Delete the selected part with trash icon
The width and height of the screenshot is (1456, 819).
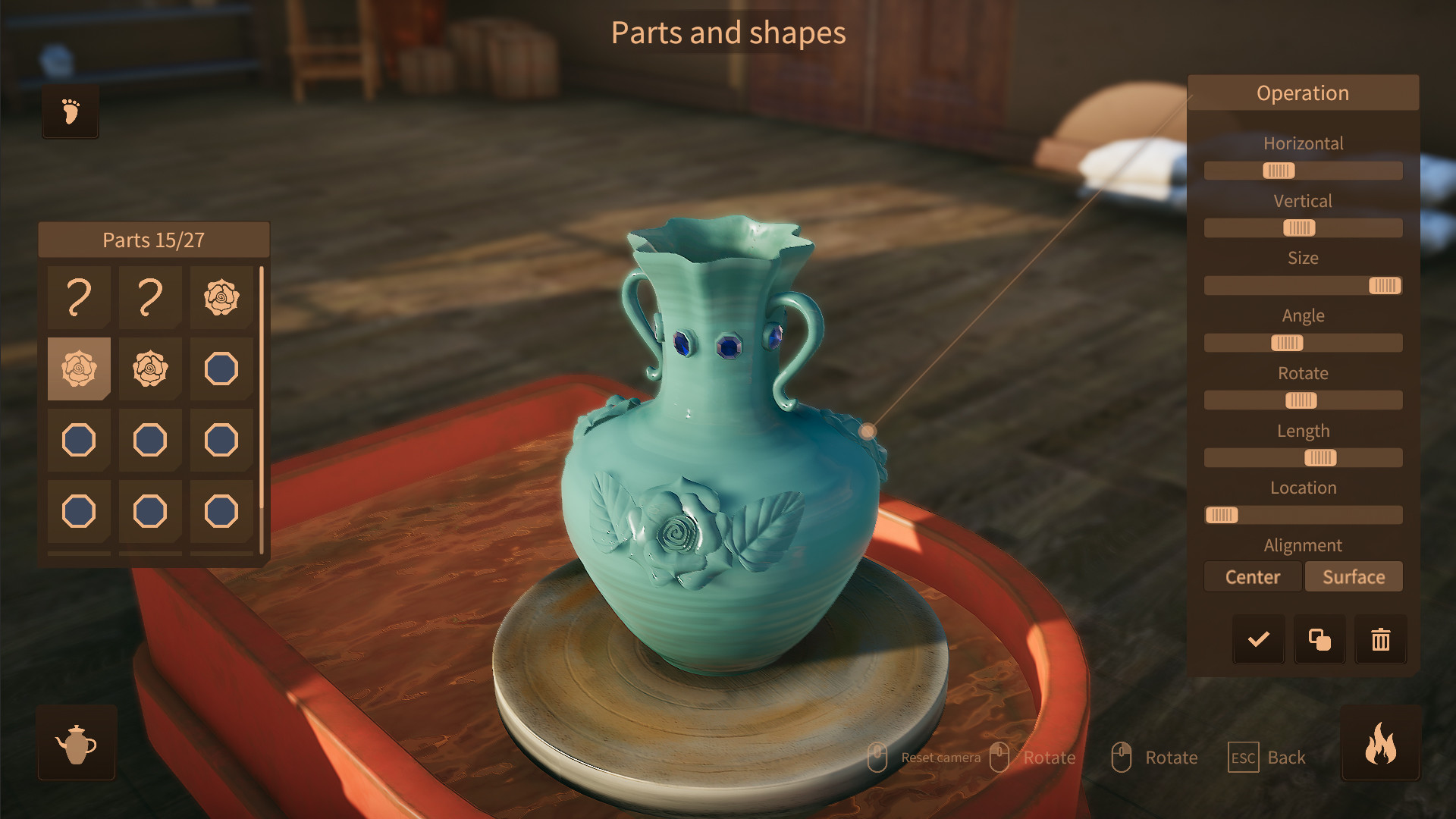pos(1380,639)
